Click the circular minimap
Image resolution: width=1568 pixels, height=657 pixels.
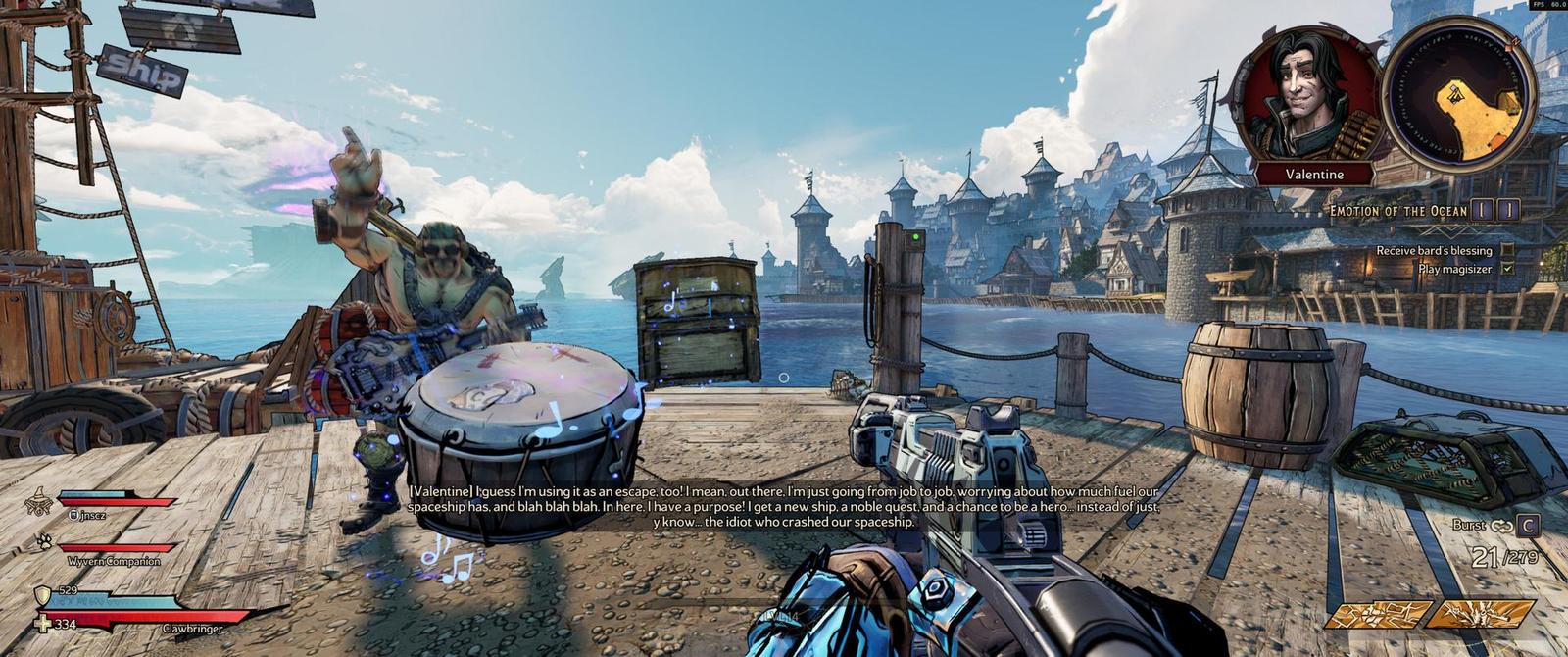click(x=1458, y=93)
